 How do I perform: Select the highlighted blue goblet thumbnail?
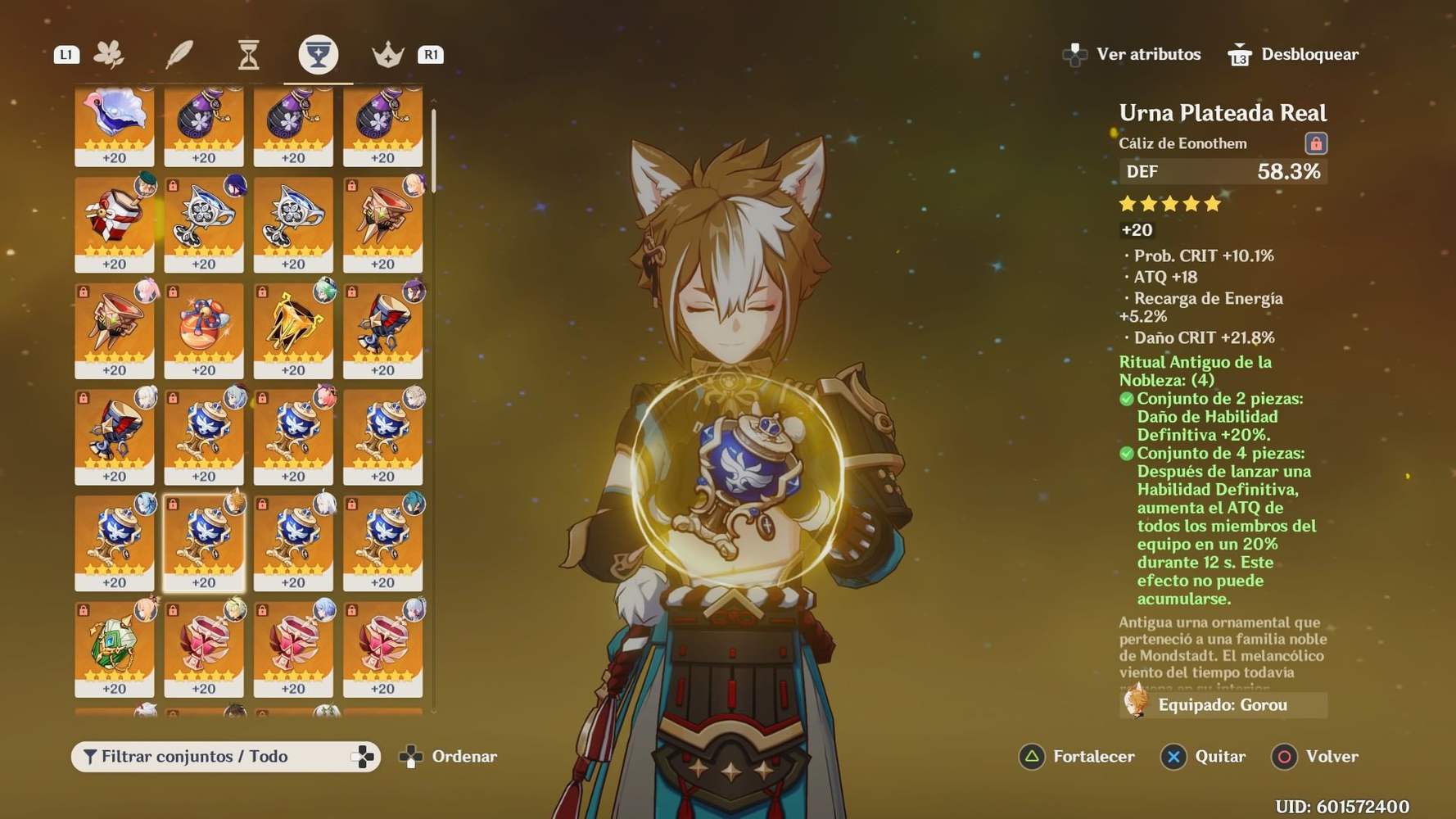203,541
